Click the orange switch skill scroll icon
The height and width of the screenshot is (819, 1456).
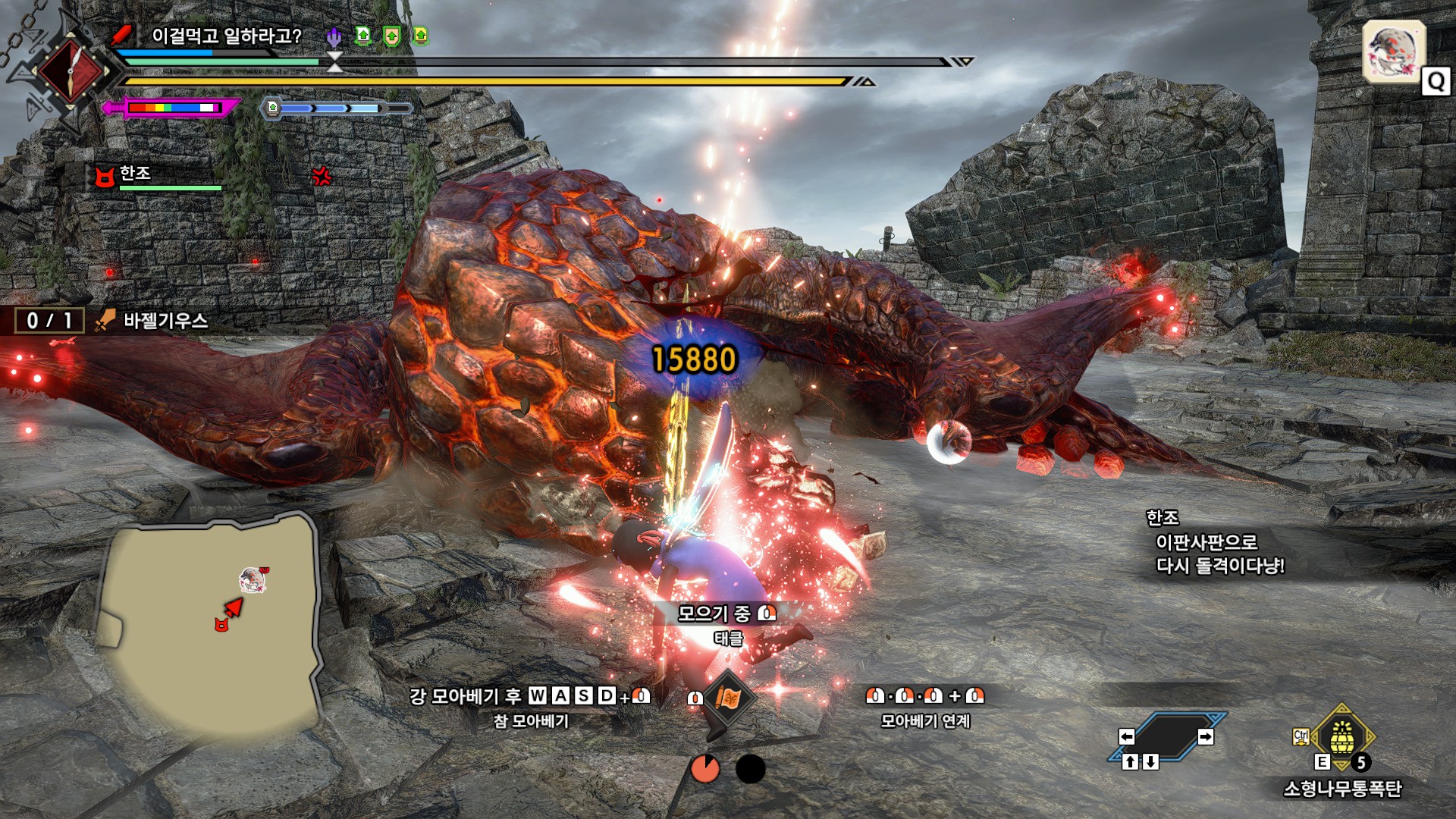(726, 698)
